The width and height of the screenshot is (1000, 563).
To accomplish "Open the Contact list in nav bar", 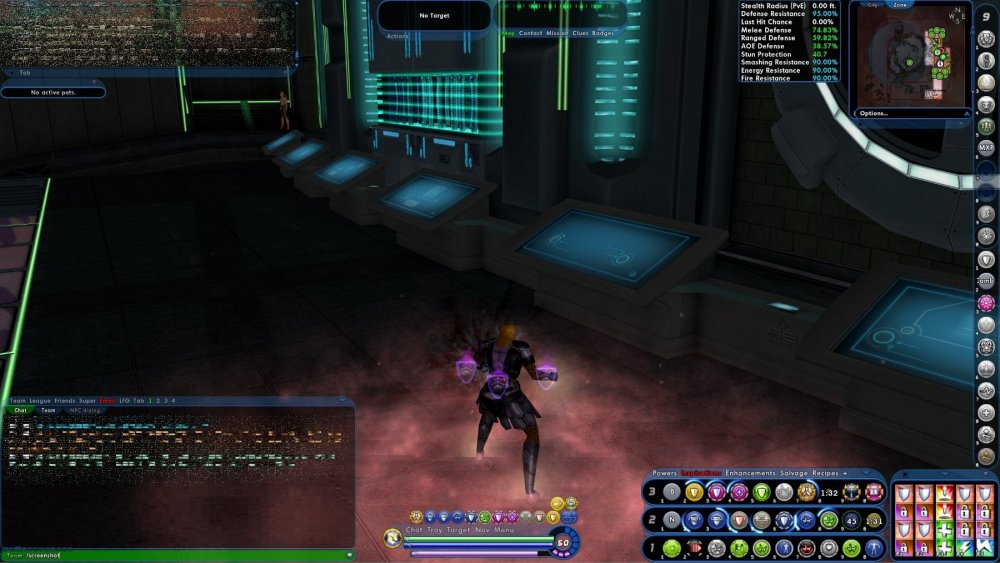I will click(x=530, y=33).
